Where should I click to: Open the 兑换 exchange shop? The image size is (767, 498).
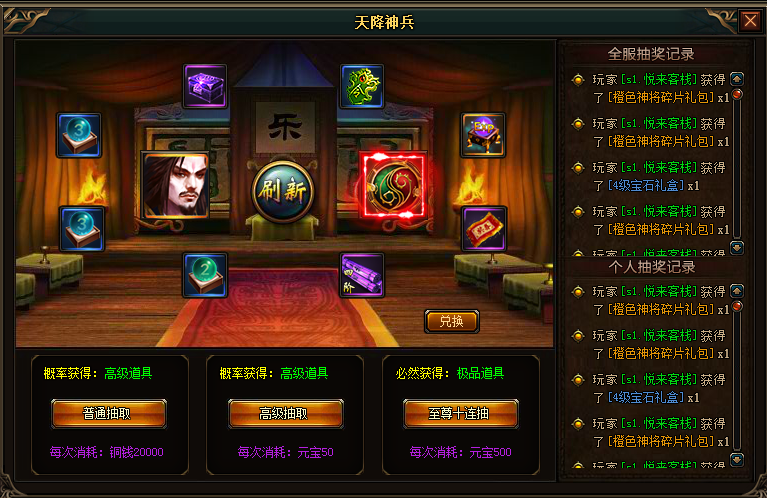click(451, 321)
